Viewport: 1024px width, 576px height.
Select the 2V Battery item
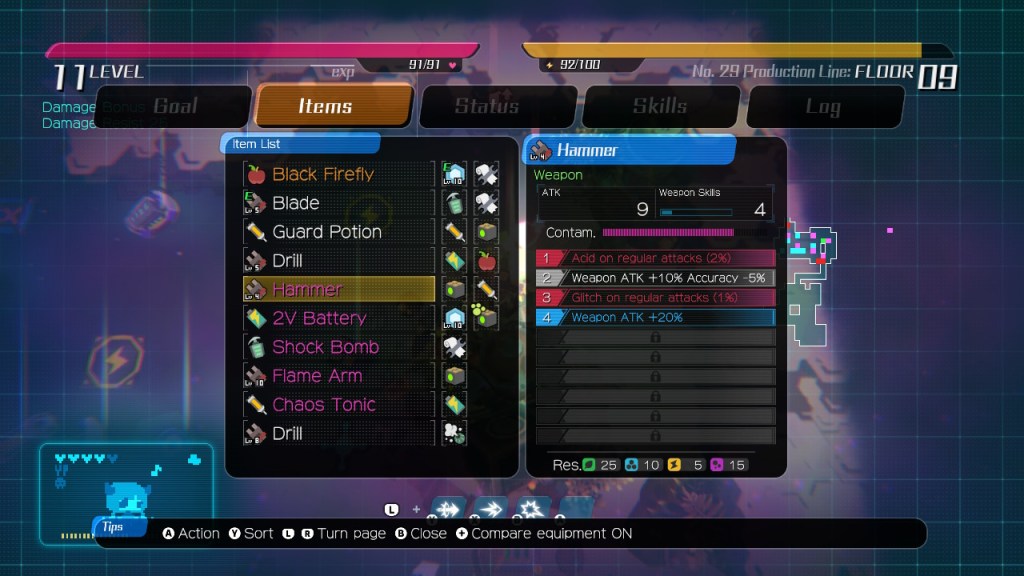tap(339, 318)
